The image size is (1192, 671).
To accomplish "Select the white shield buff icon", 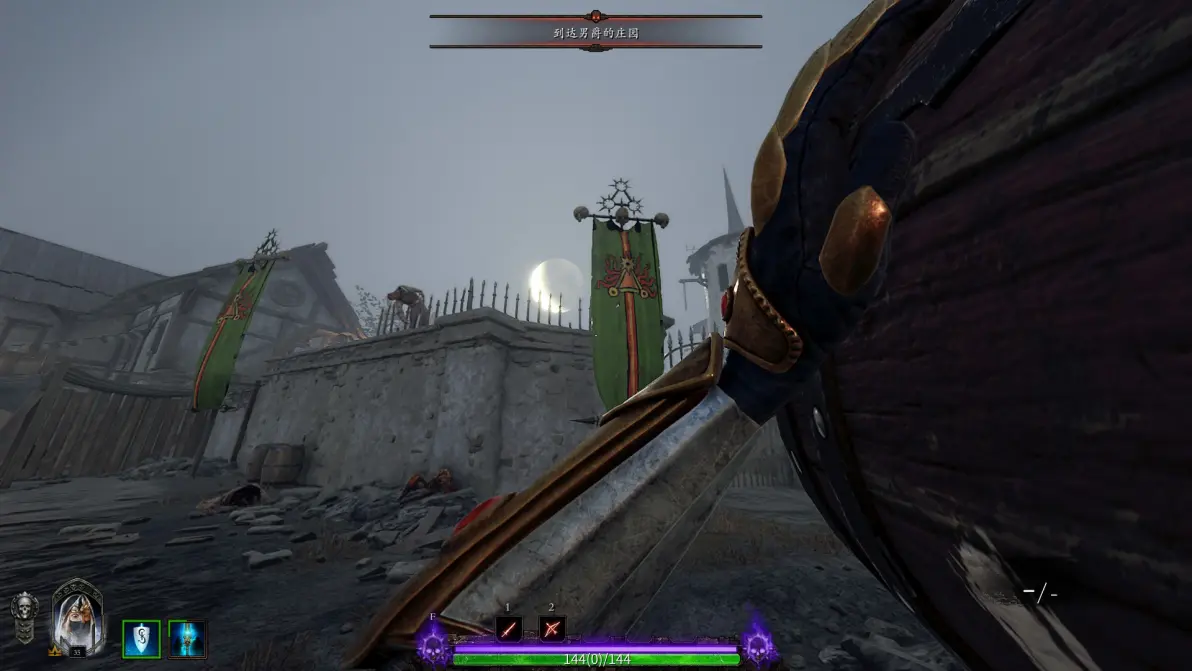I will coord(141,639).
